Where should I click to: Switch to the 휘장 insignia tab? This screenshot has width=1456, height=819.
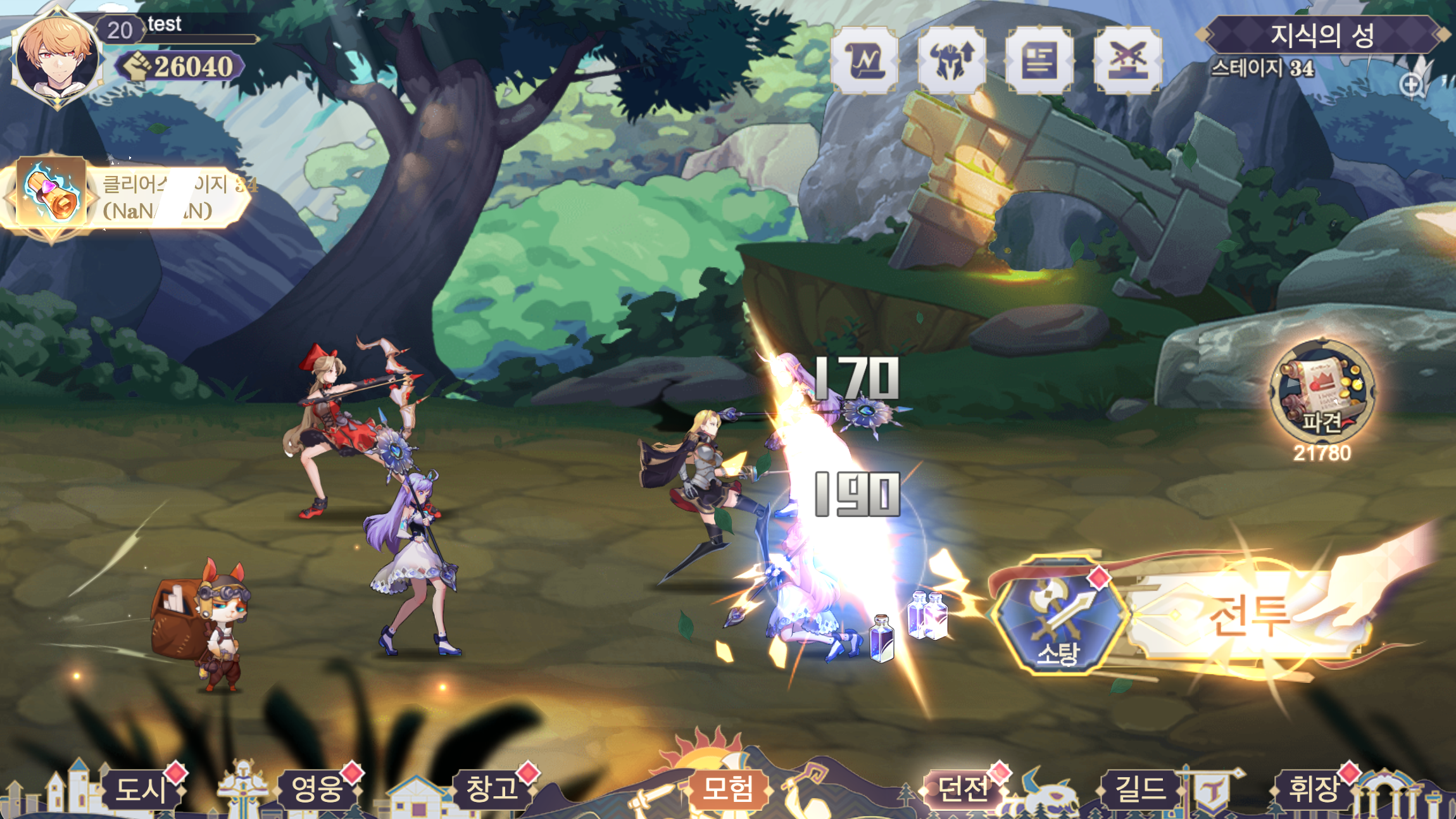(x=1314, y=789)
